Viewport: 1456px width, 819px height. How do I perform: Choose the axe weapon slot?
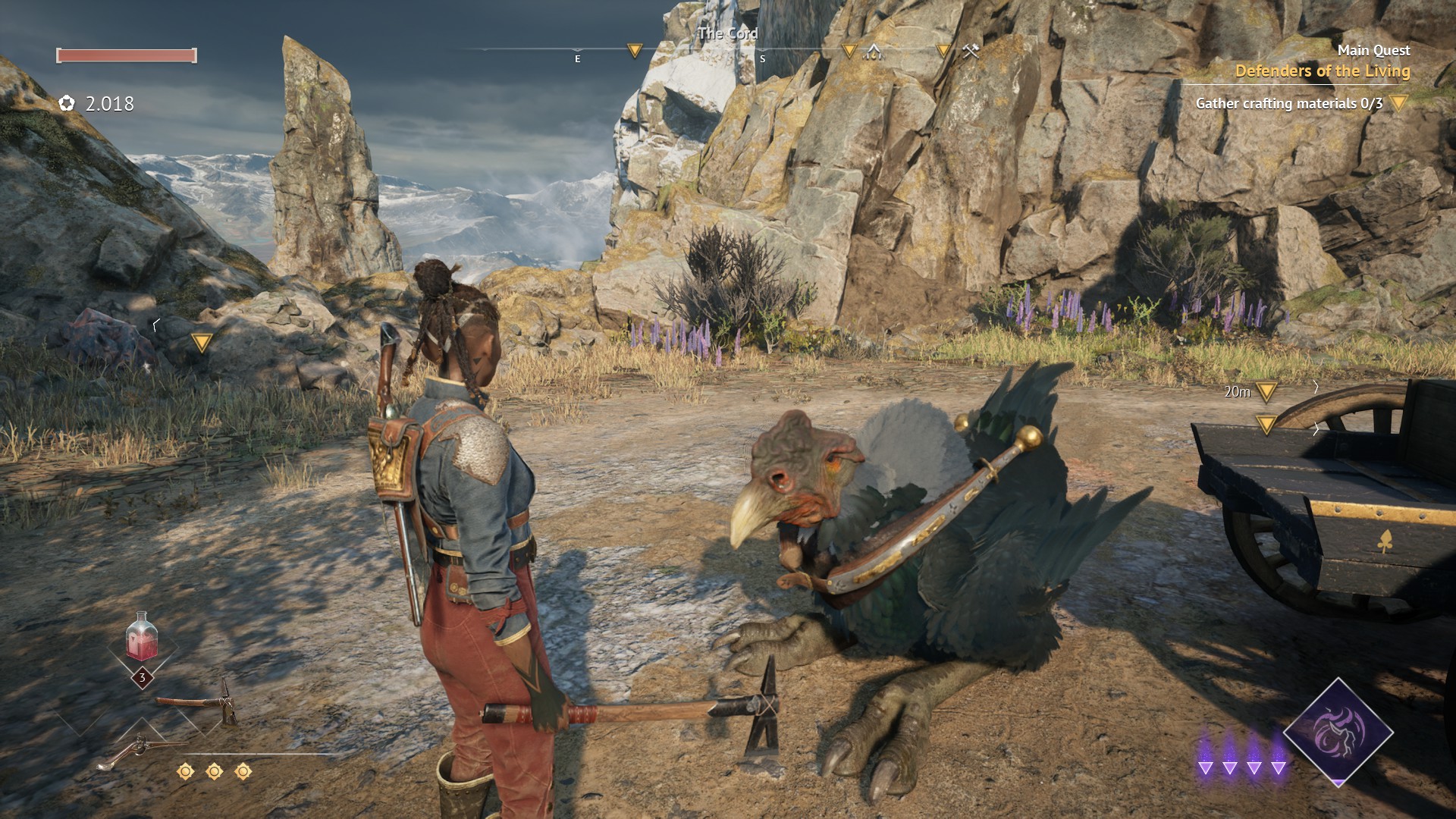pos(198,704)
